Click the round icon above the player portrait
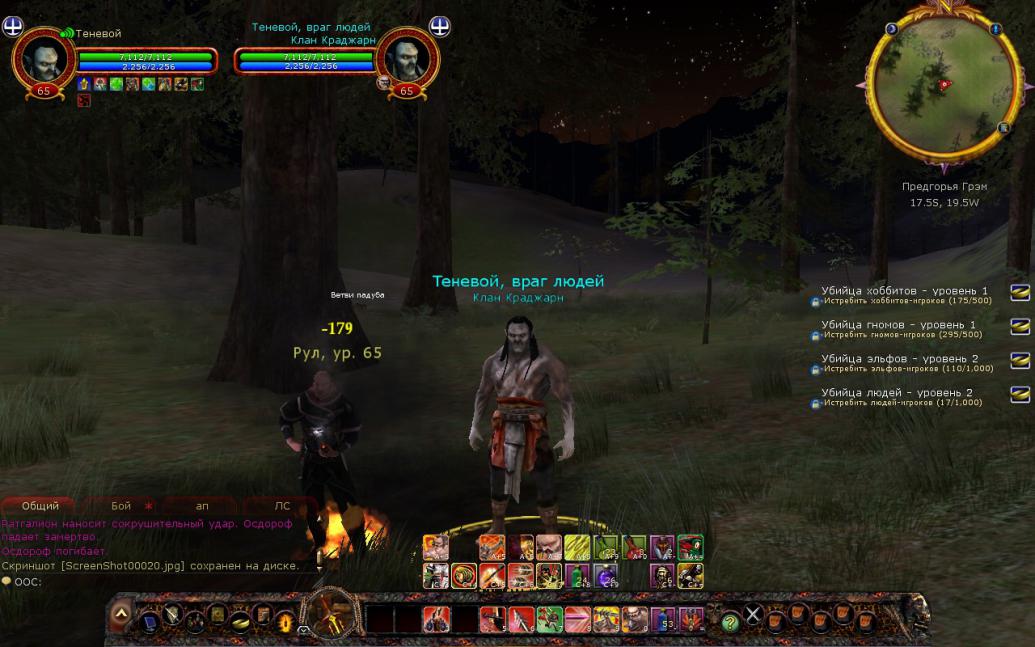1035x647 pixels. pos(13,25)
